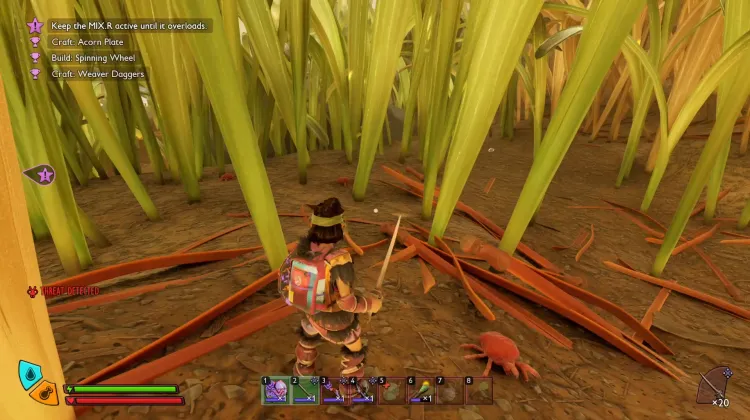Screen dimensions: 750x420
Task: Switch to hotbar slot 4 tool
Action: pyautogui.click(x=362, y=390)
